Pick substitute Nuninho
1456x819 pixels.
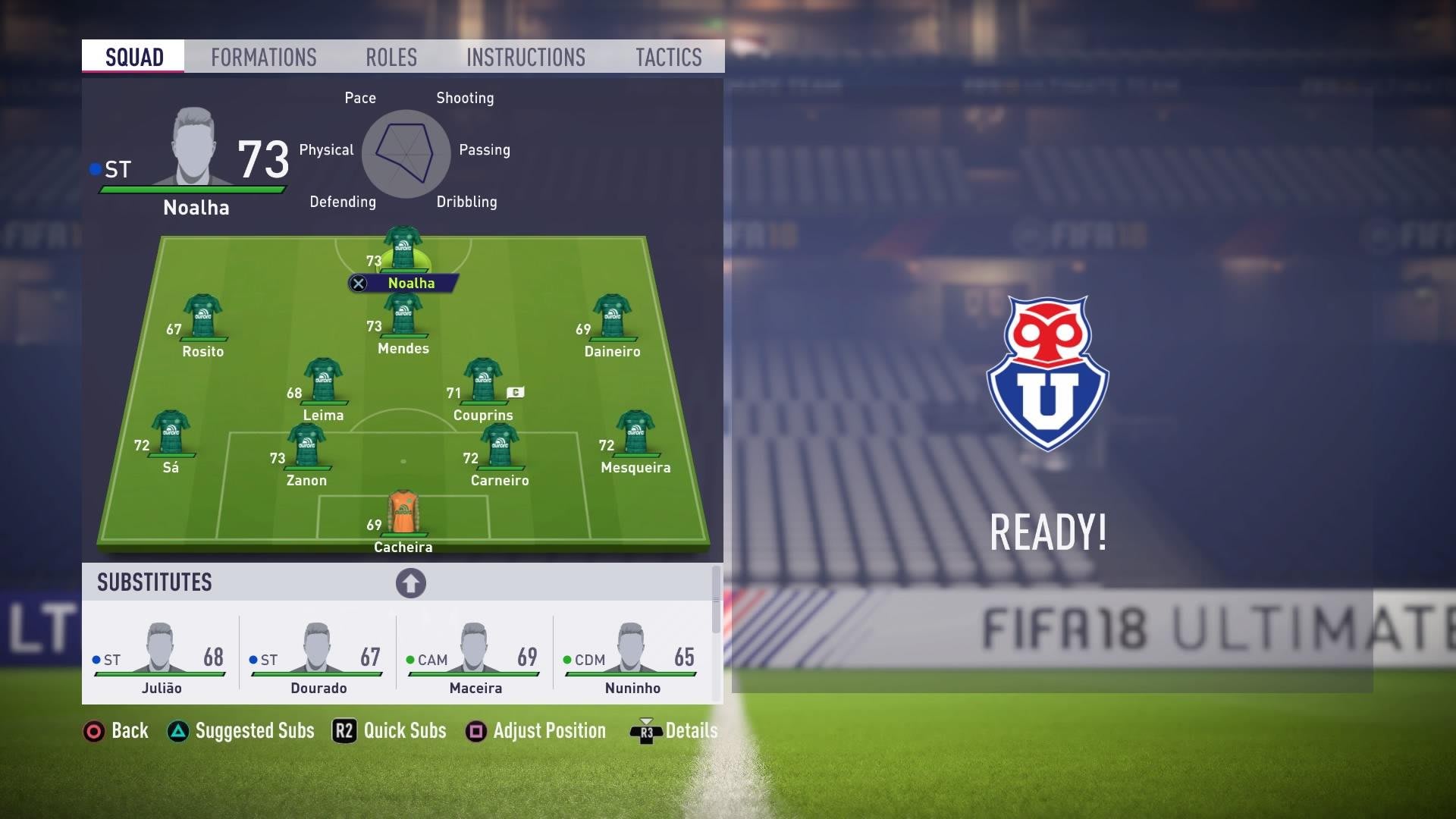pos(632,656)
